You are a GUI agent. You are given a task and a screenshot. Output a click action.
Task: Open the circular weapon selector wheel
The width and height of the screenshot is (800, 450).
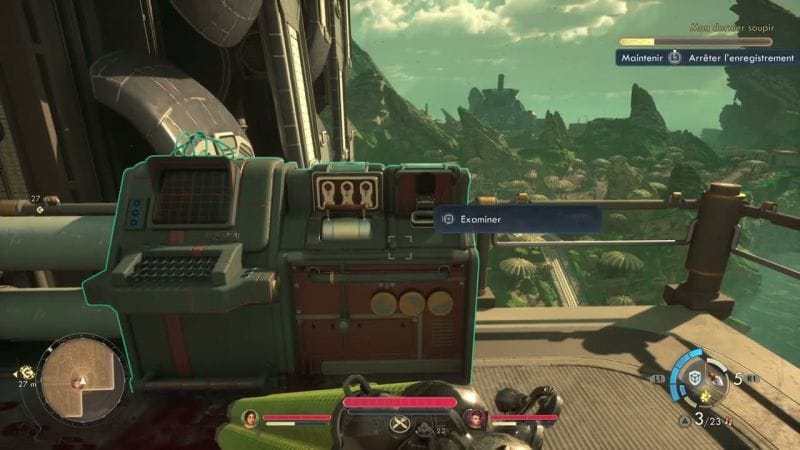point(696,377)
